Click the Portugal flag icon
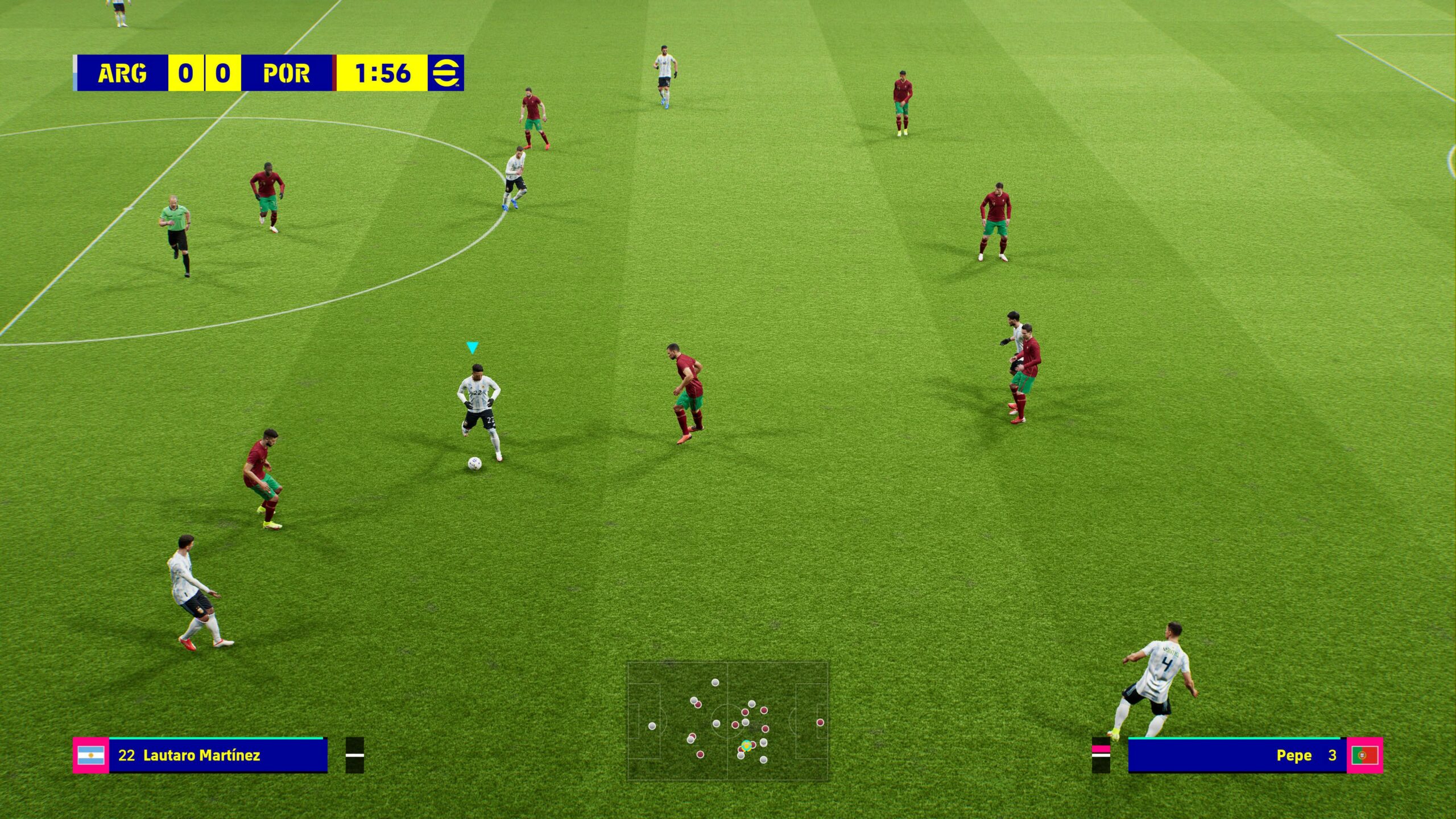The width and height of the screenshot is (1456, 819). click(1365, 755)
